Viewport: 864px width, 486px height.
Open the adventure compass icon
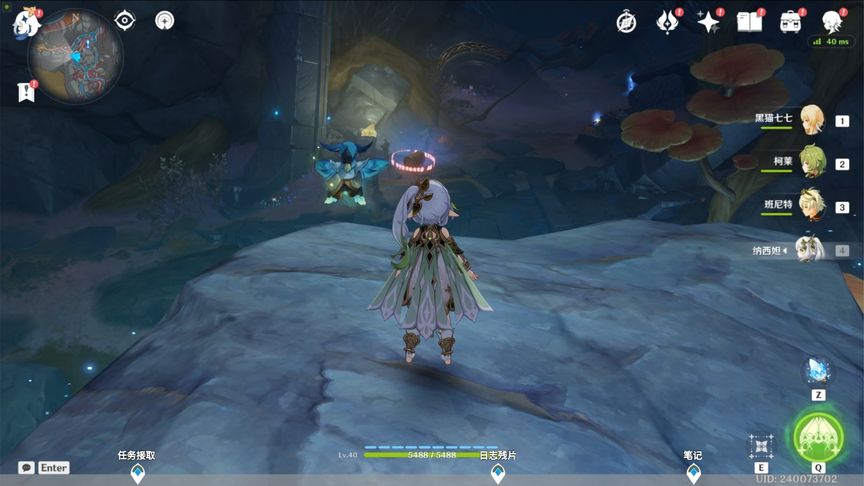point(626,22)
